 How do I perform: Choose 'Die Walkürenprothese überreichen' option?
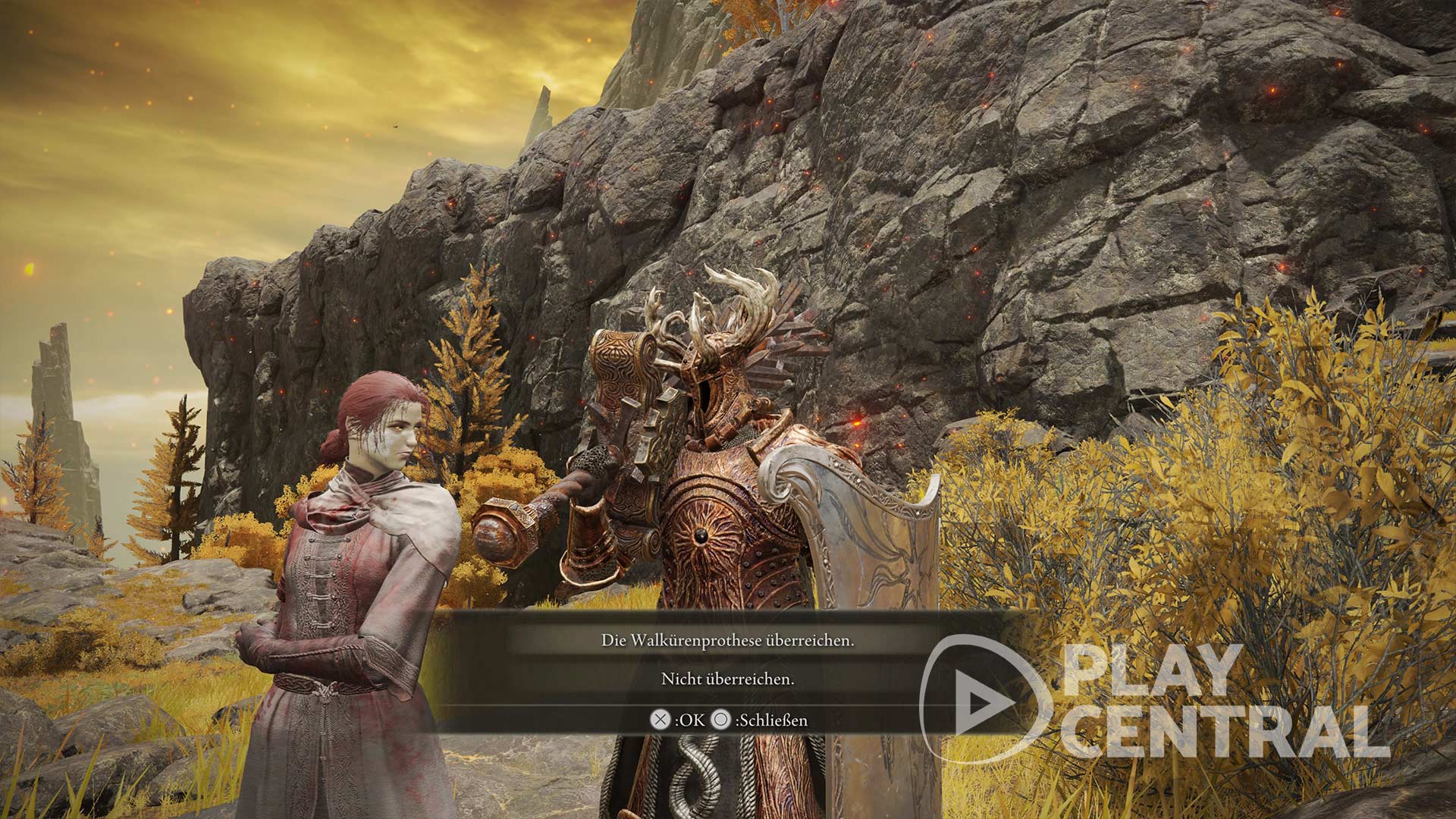728,641
